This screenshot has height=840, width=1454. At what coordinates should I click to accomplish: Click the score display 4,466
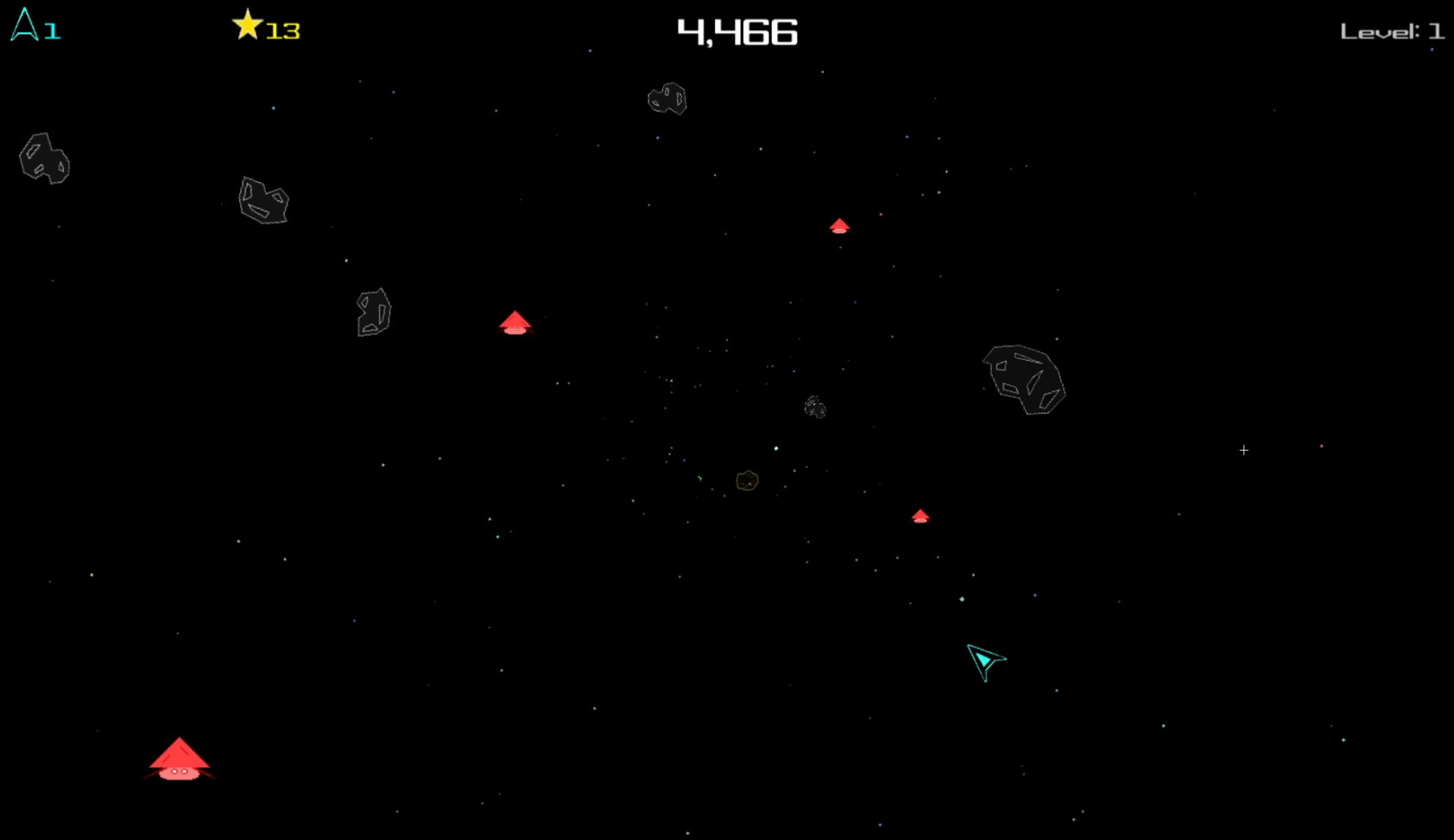pos(736,30)
